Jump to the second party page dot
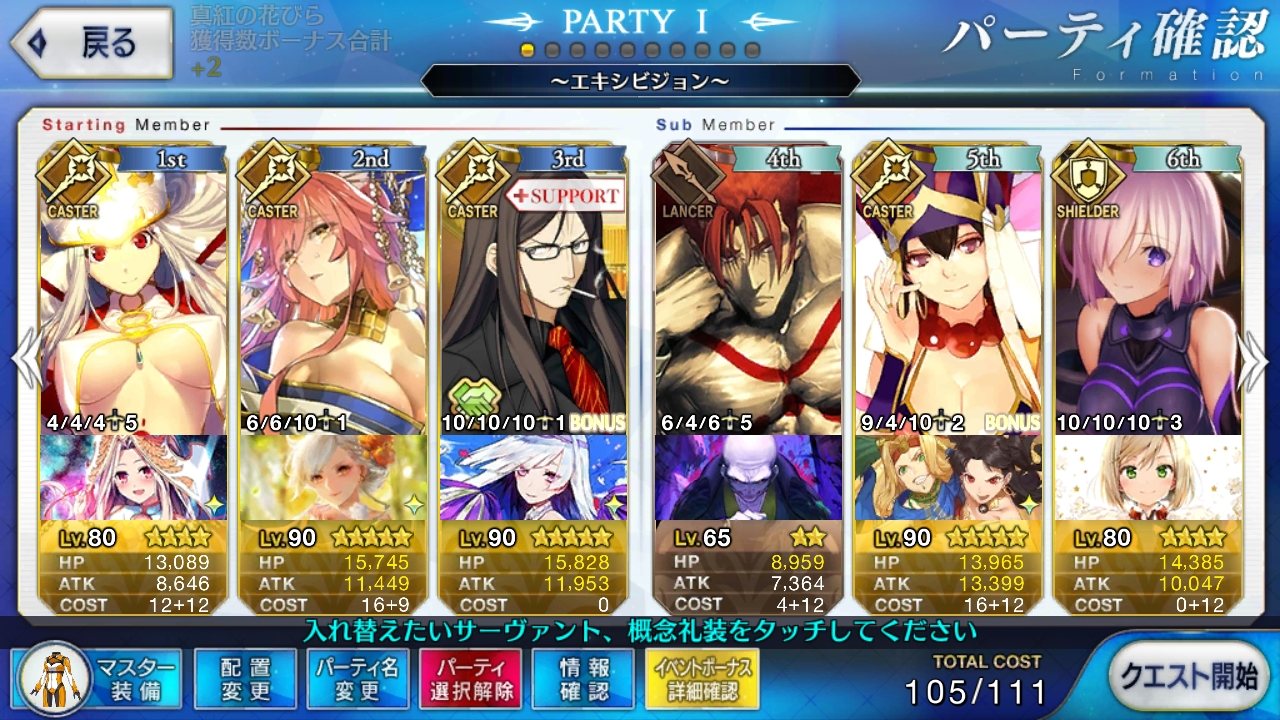Image resolution: width=1280 pixels, height=720 pixels. click(552, 50)
